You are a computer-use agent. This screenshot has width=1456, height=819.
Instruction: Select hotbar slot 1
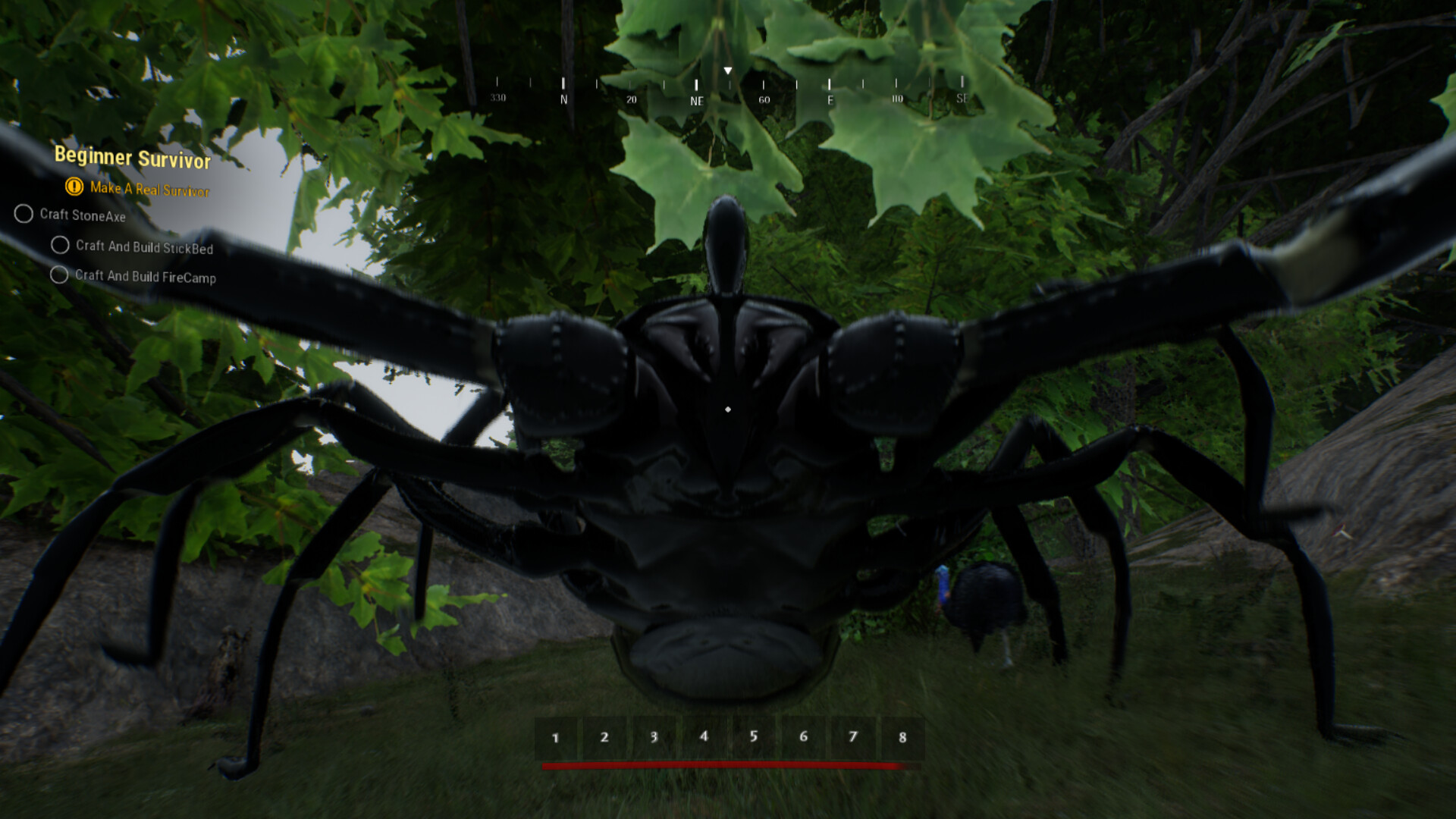(556, 736)
